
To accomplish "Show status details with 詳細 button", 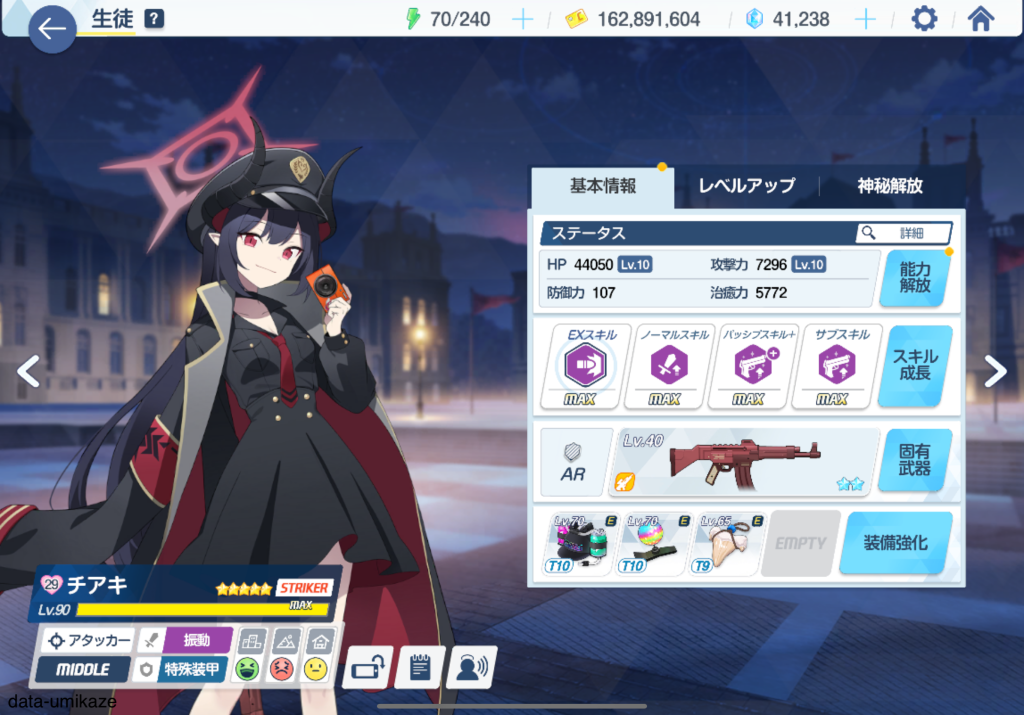I will 903,233.
